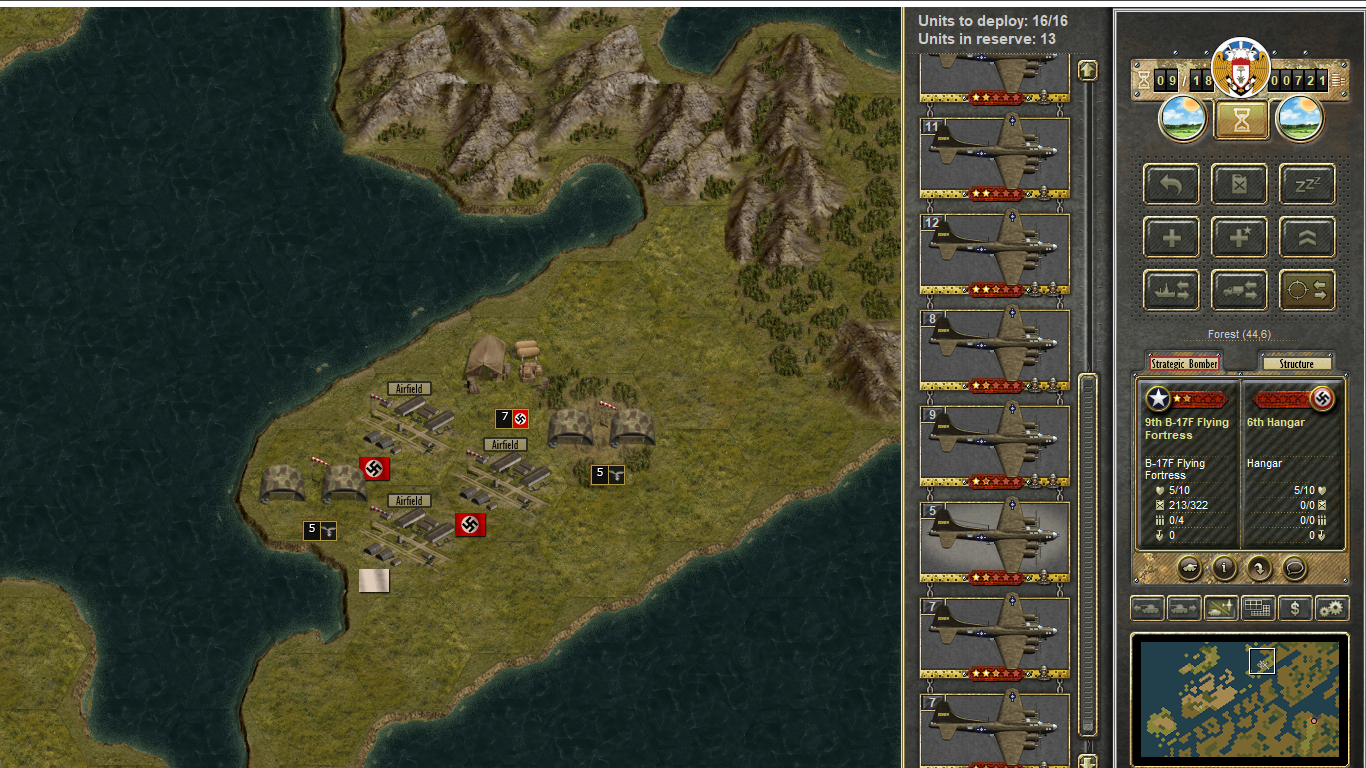End the turn with the hourglass button
The width and height of the screenshot is (1366, 768).
[x=1241, y=121]
